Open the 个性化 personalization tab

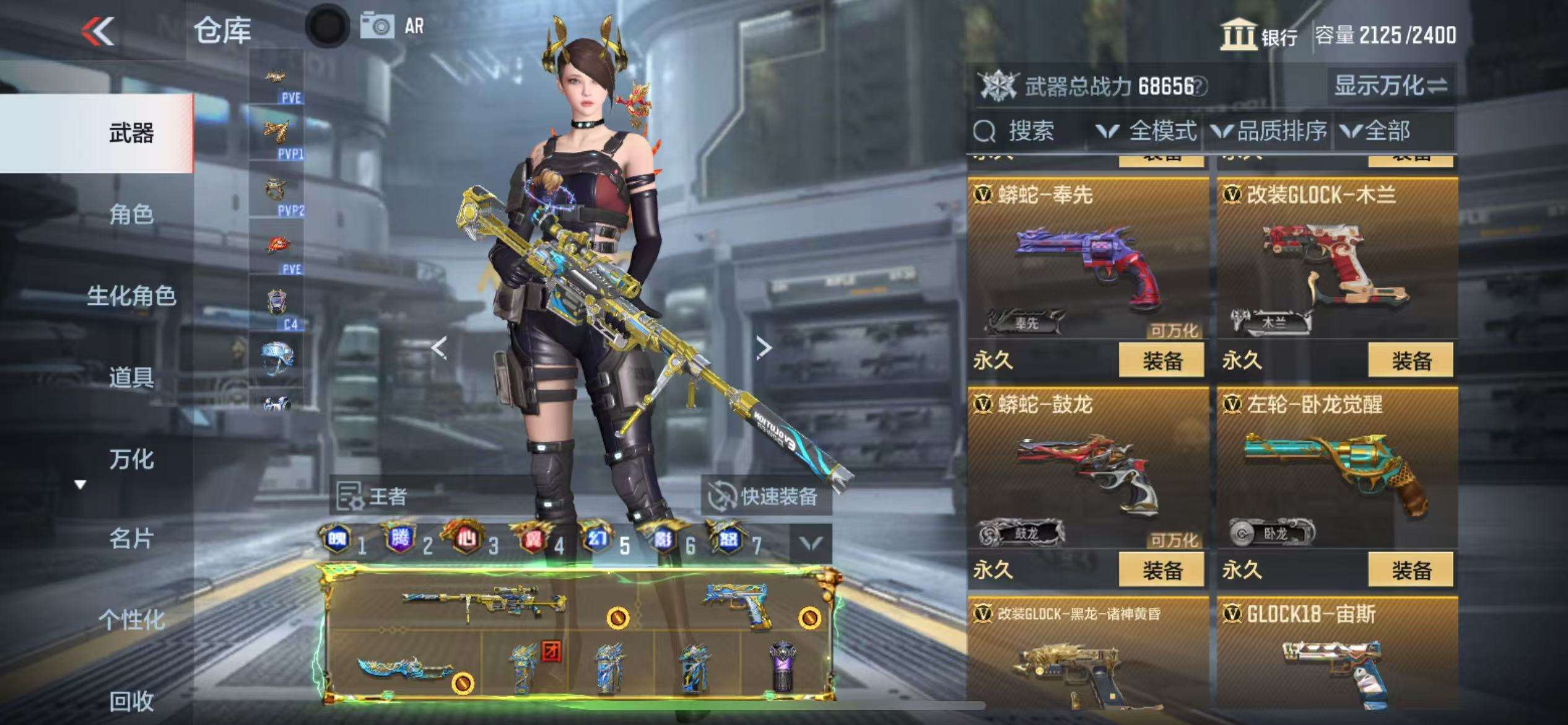[131, 619]
